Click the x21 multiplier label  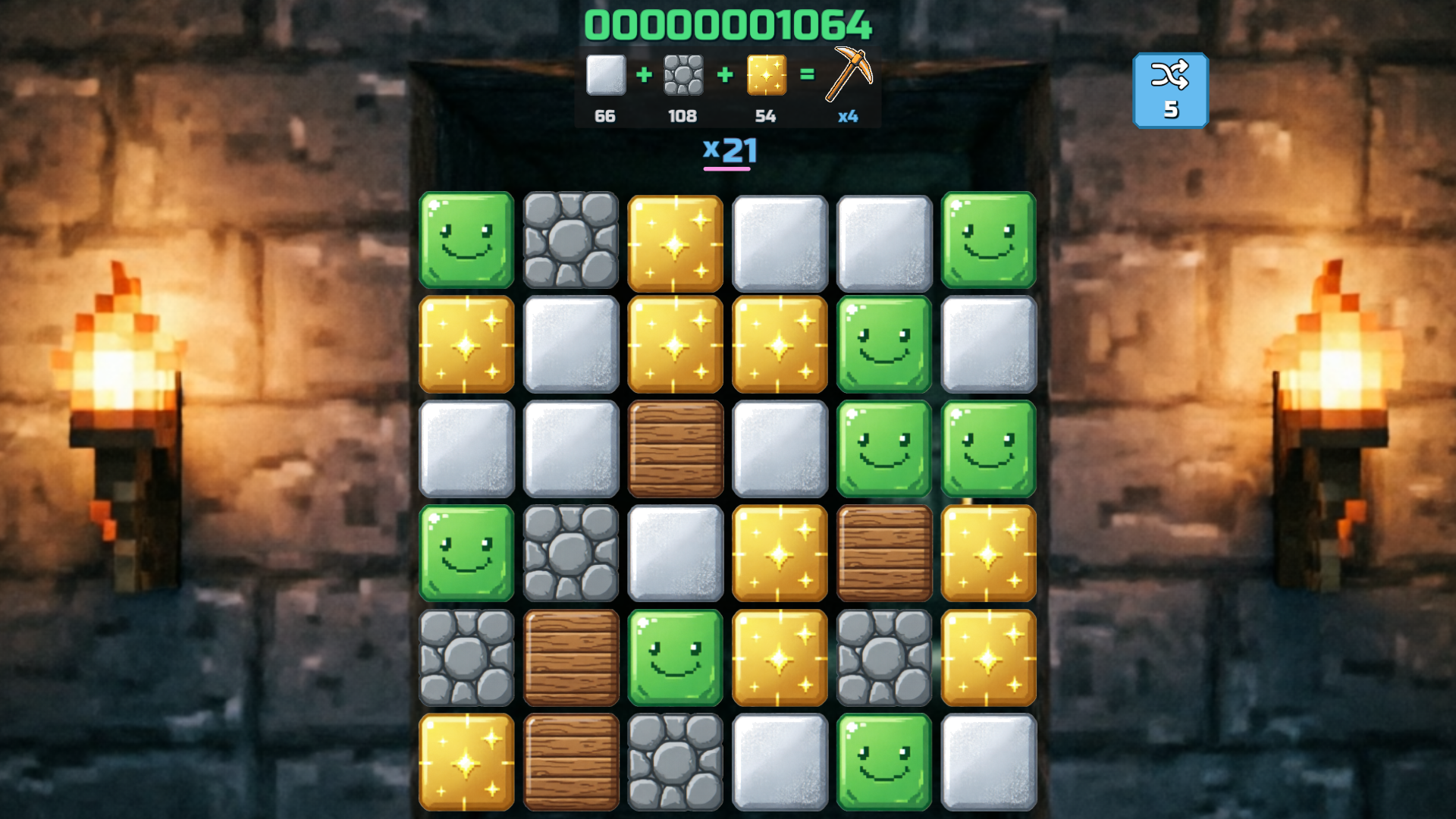coord(730,151)
